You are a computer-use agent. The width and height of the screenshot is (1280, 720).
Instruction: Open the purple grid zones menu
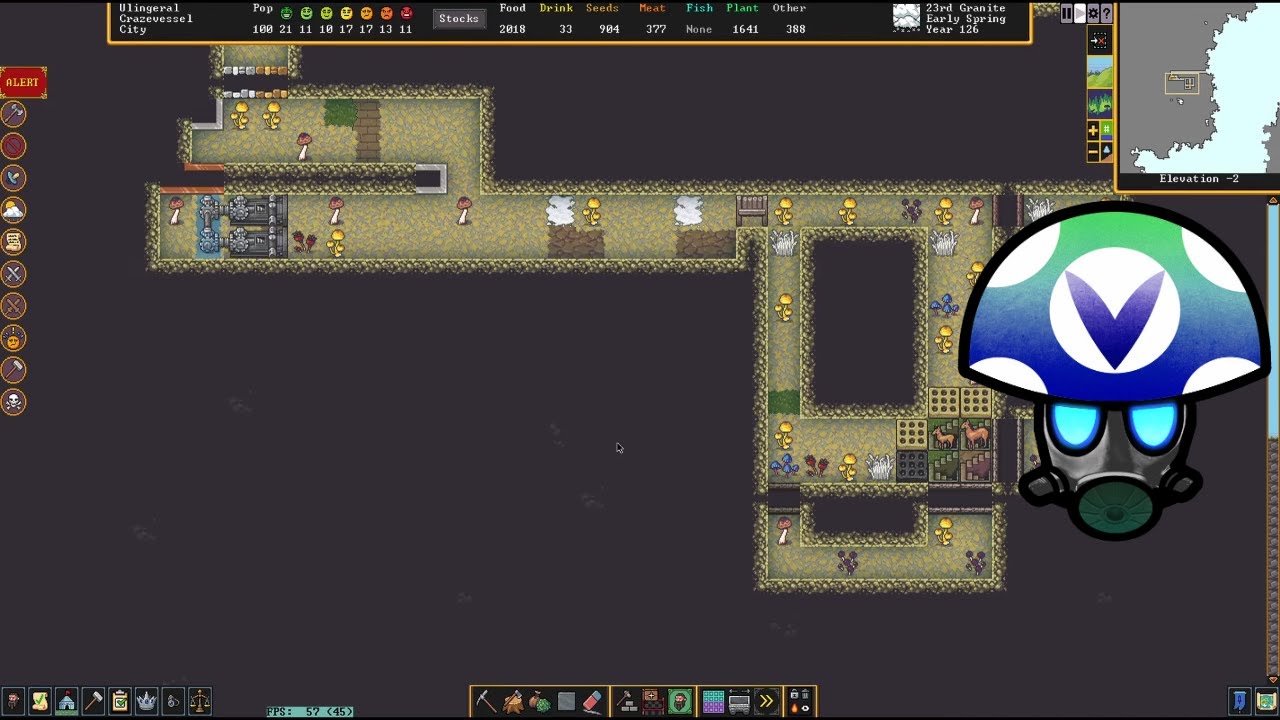(713, 701)
